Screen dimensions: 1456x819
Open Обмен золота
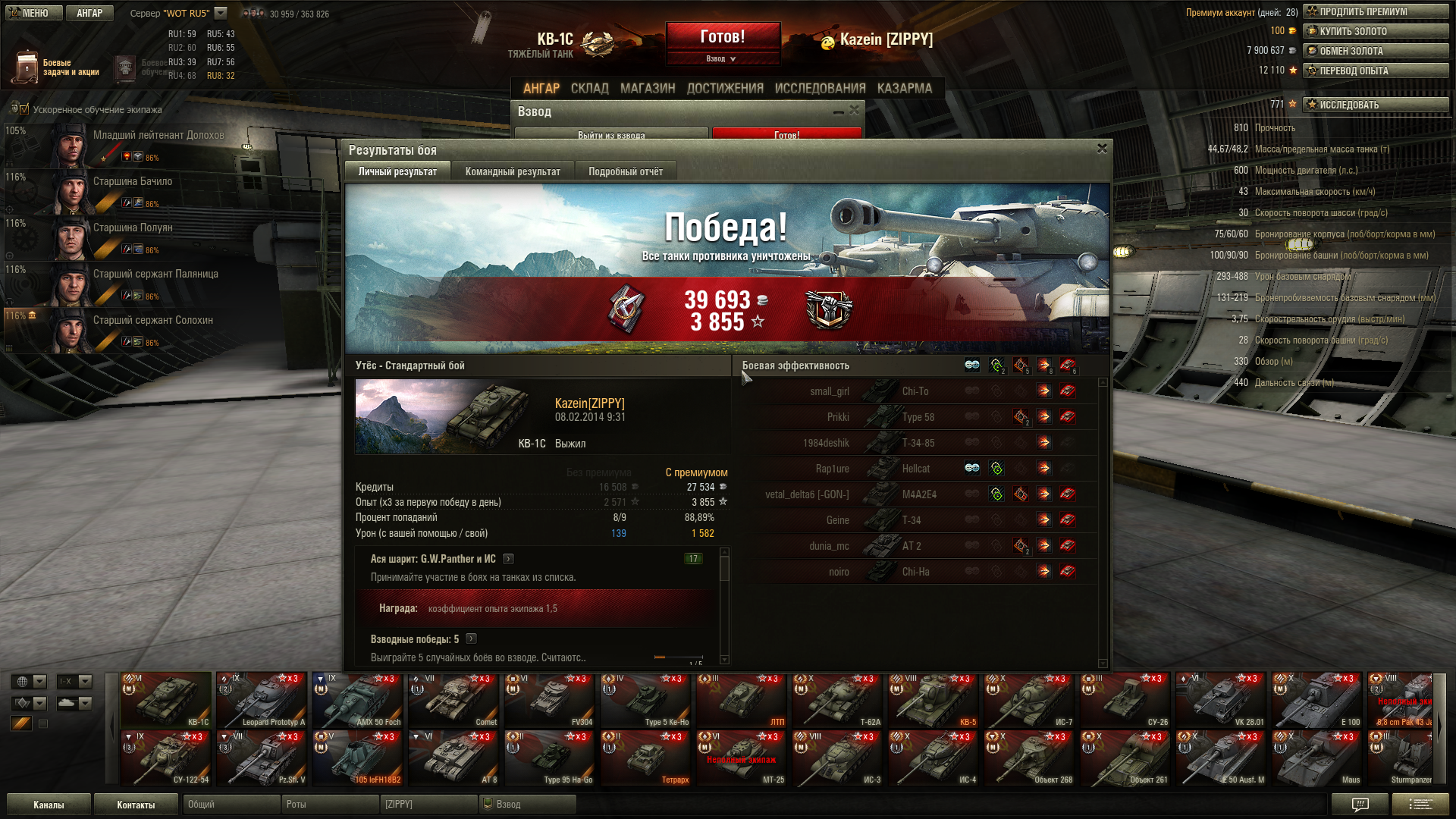(x=1376, y=51)
